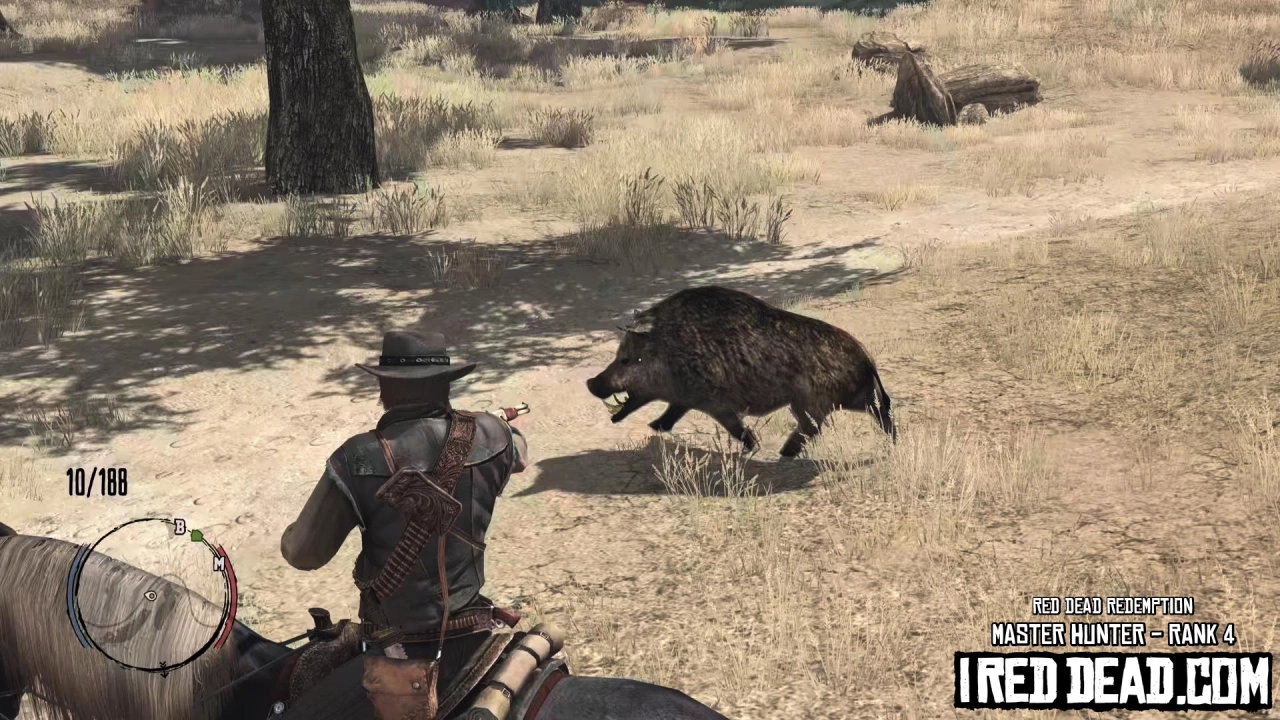Screen dimensions: 1280x720
Task: Click the large tree trunk on the left
Action: [315, 100]
